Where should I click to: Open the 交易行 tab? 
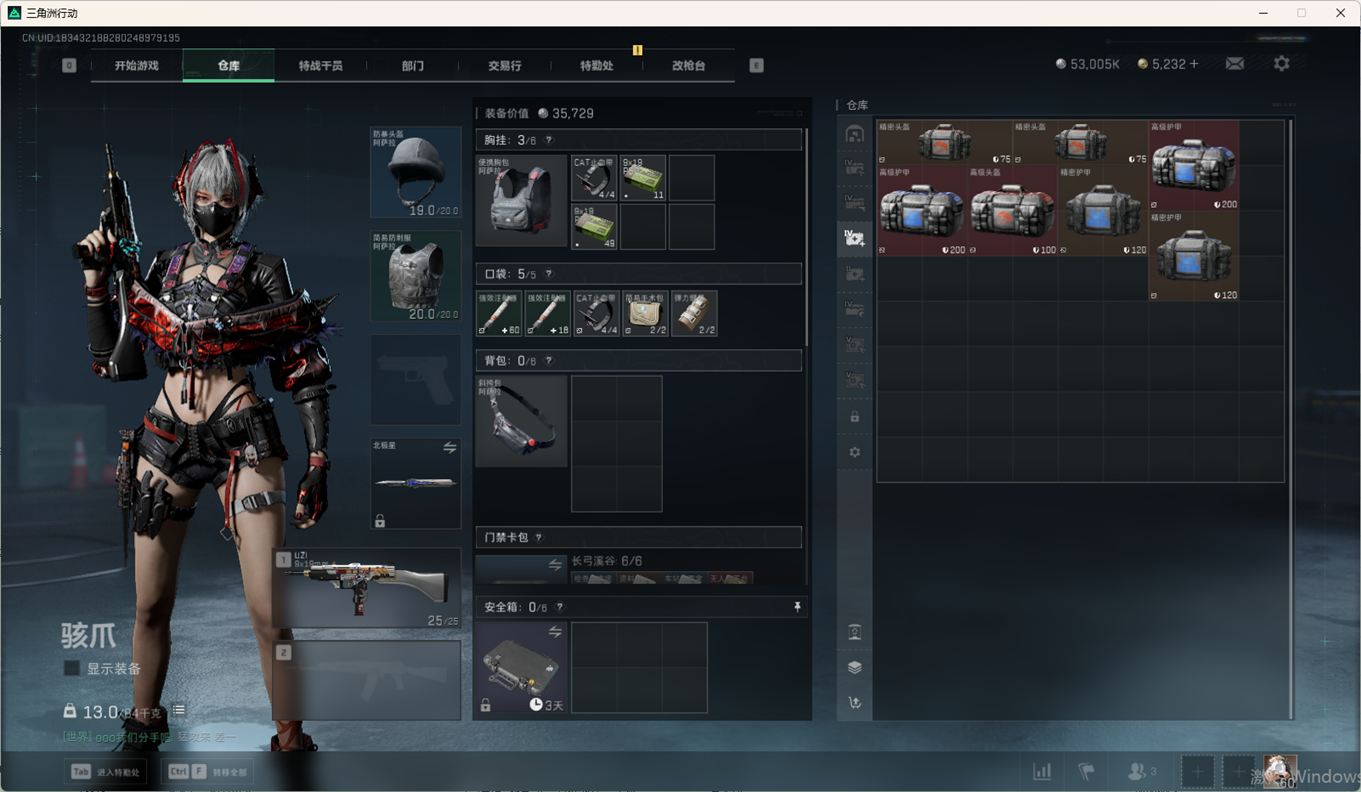point(504,66)
